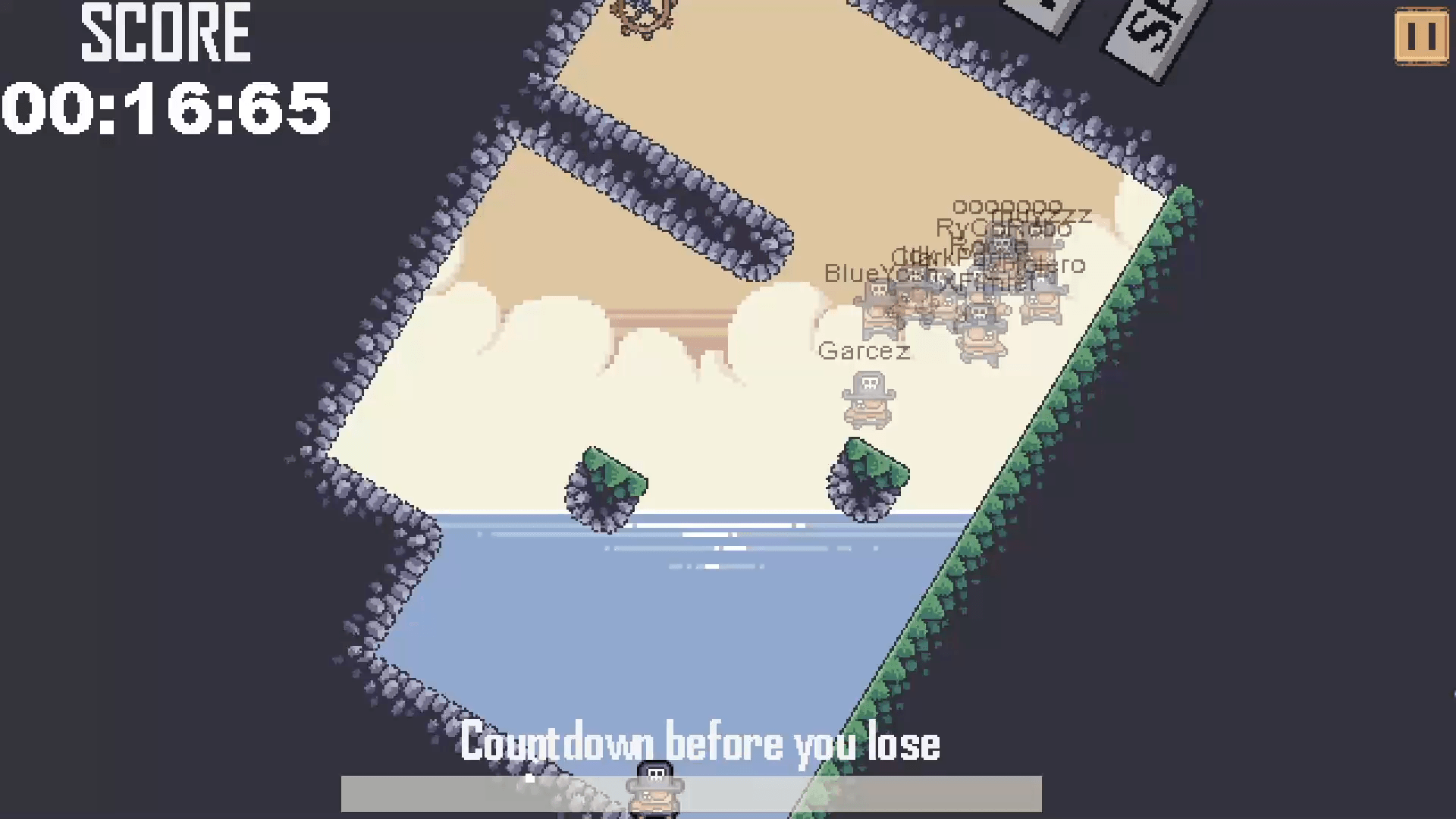Click the name label 'Garcez'
Screen dimensions: 1456x819
click(x=865, y=350)
